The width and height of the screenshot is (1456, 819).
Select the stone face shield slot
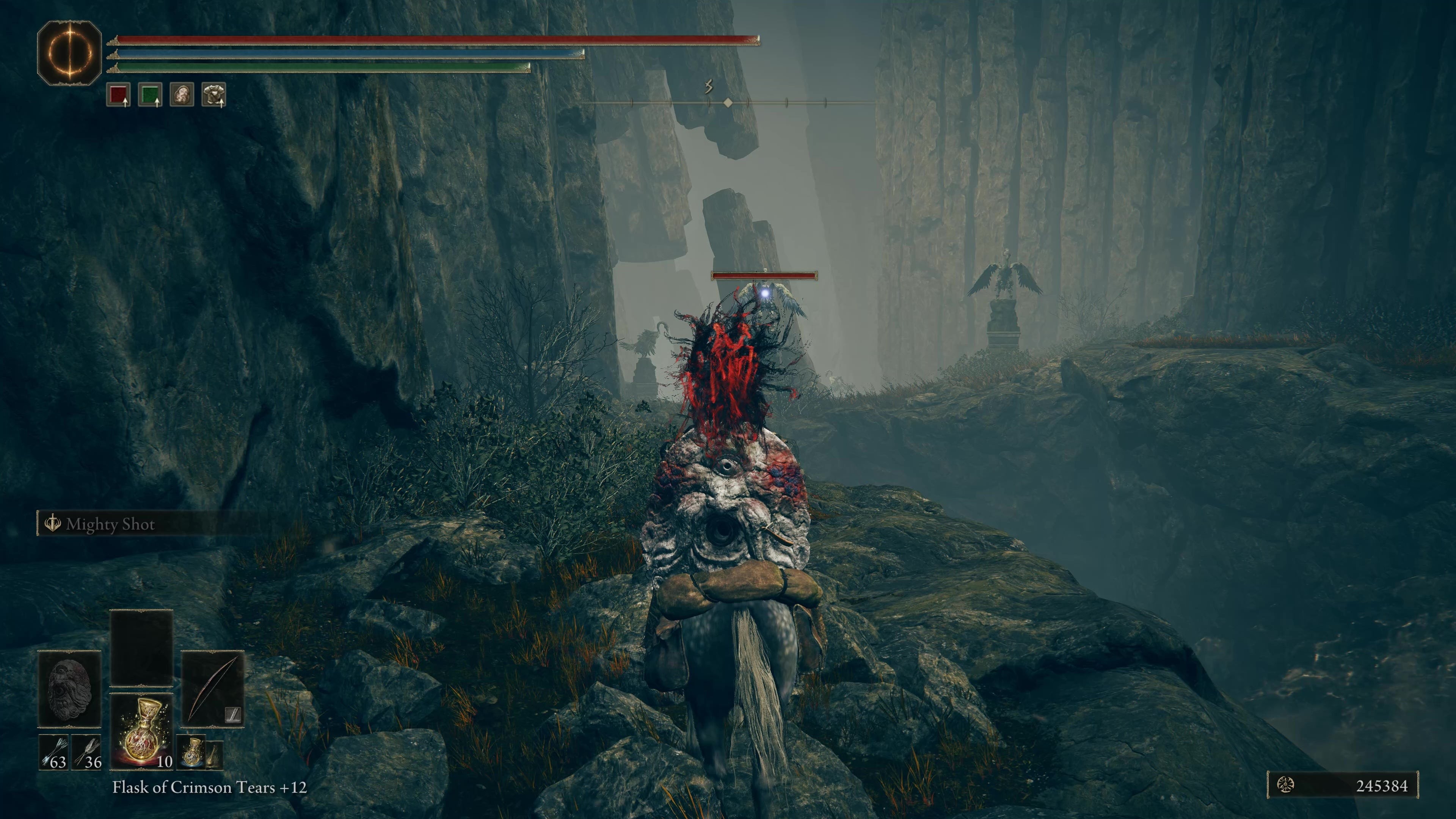click(x=69, y=689)
